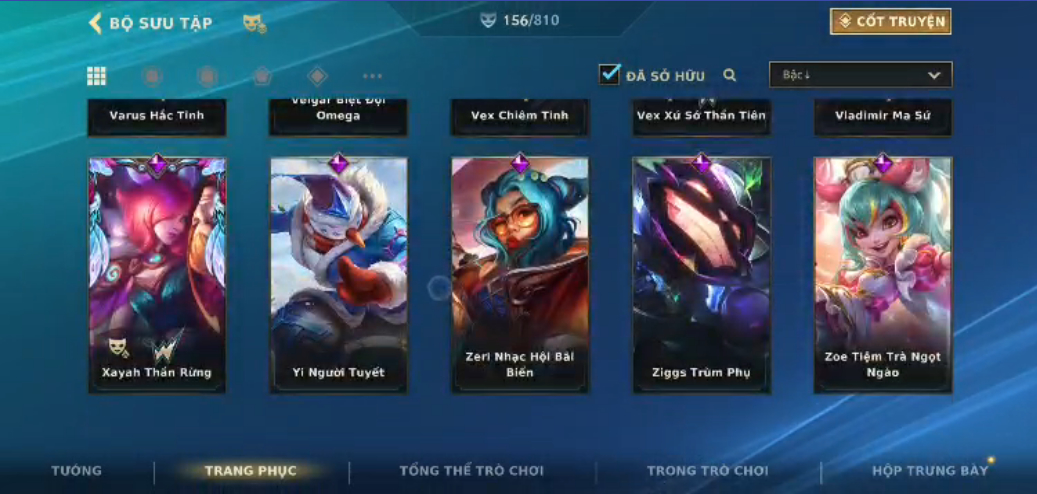Select the Xayah Thần Rừng skin card
Image resolution: width=1037 pixels, height=494 pixels.
157,274
